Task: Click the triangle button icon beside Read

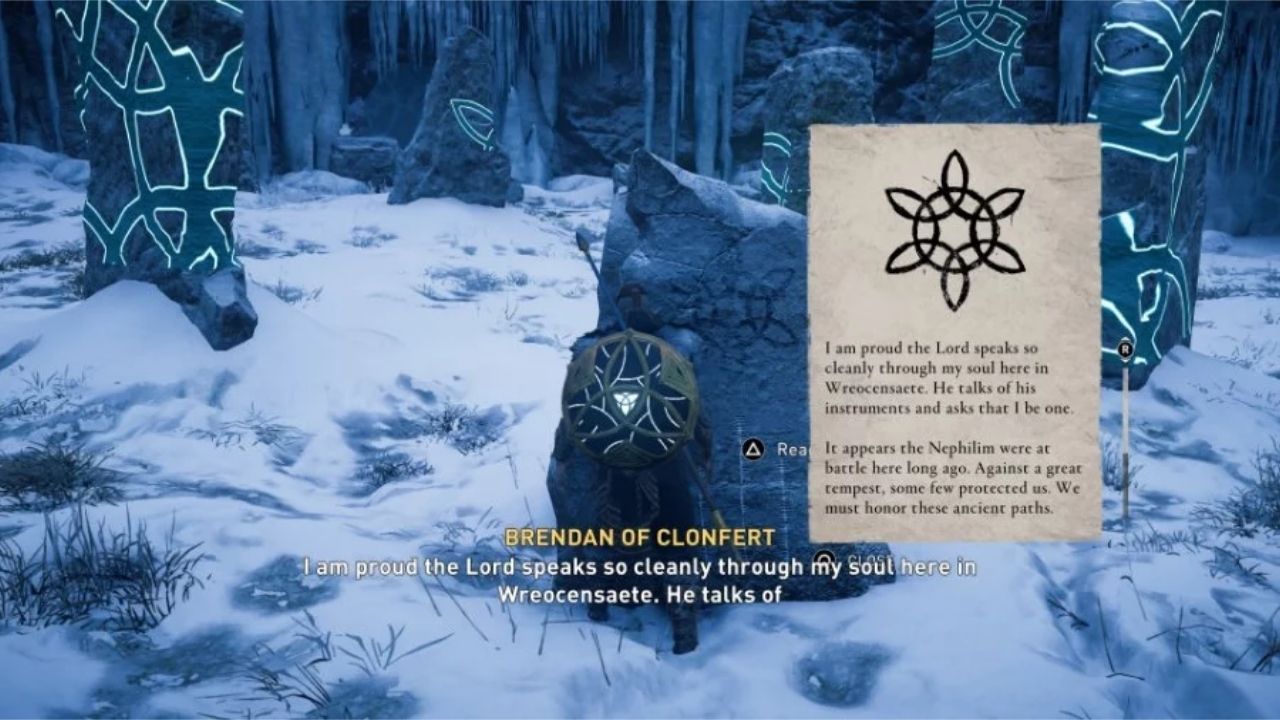Action: [752, 448]
